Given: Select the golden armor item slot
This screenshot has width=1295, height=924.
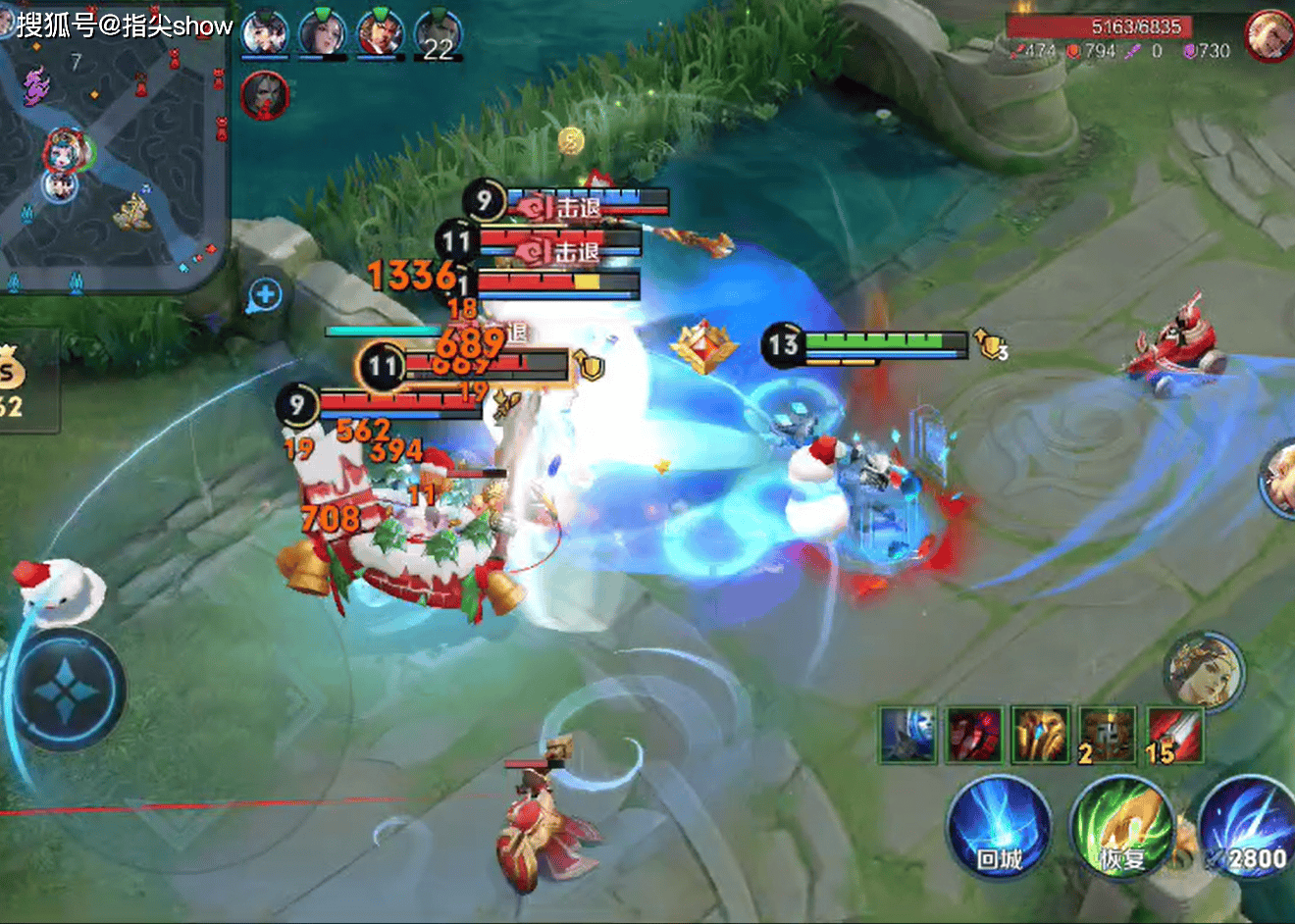Looking at the screenshot, I should (x=1040, y=735).
